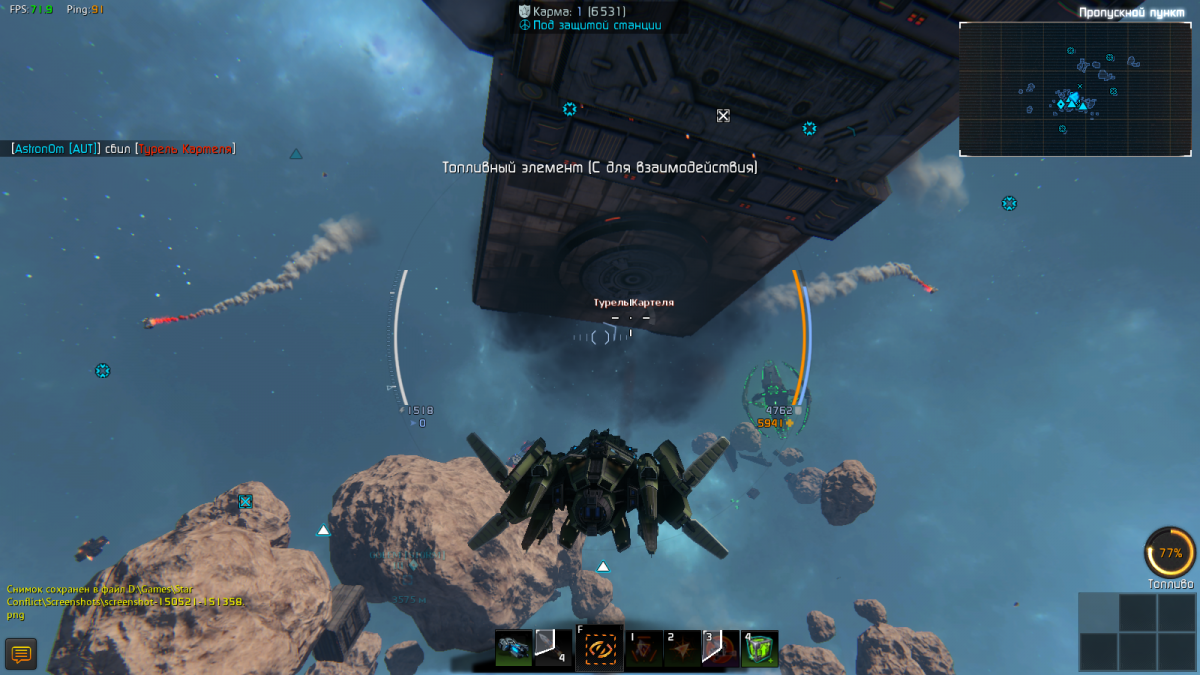This screenshot has width=1200, height=675.
Task: Select the missile slot with count 4
Action: (552, 648)
